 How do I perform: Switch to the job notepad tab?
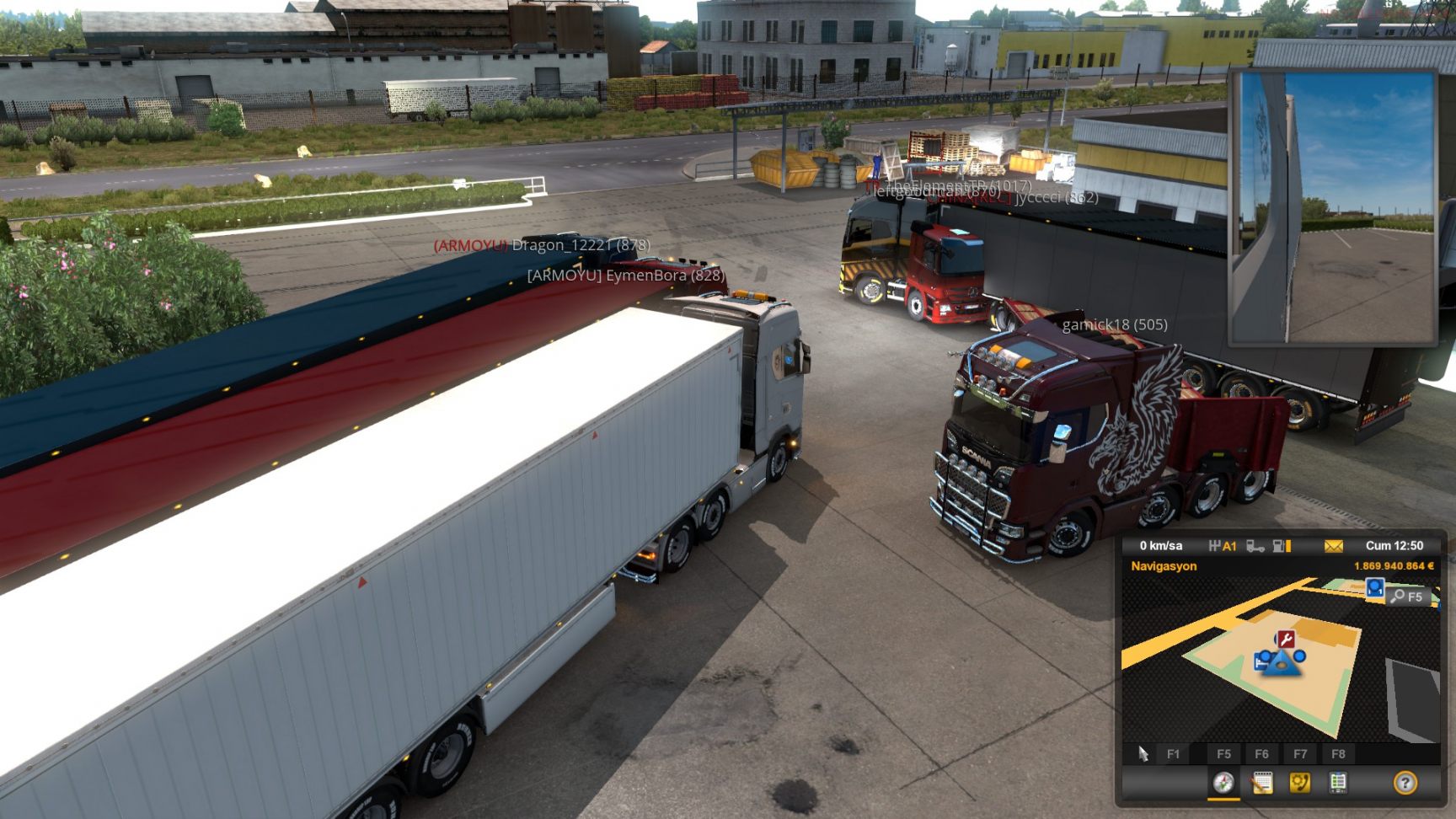click(x=1262, y=783)
